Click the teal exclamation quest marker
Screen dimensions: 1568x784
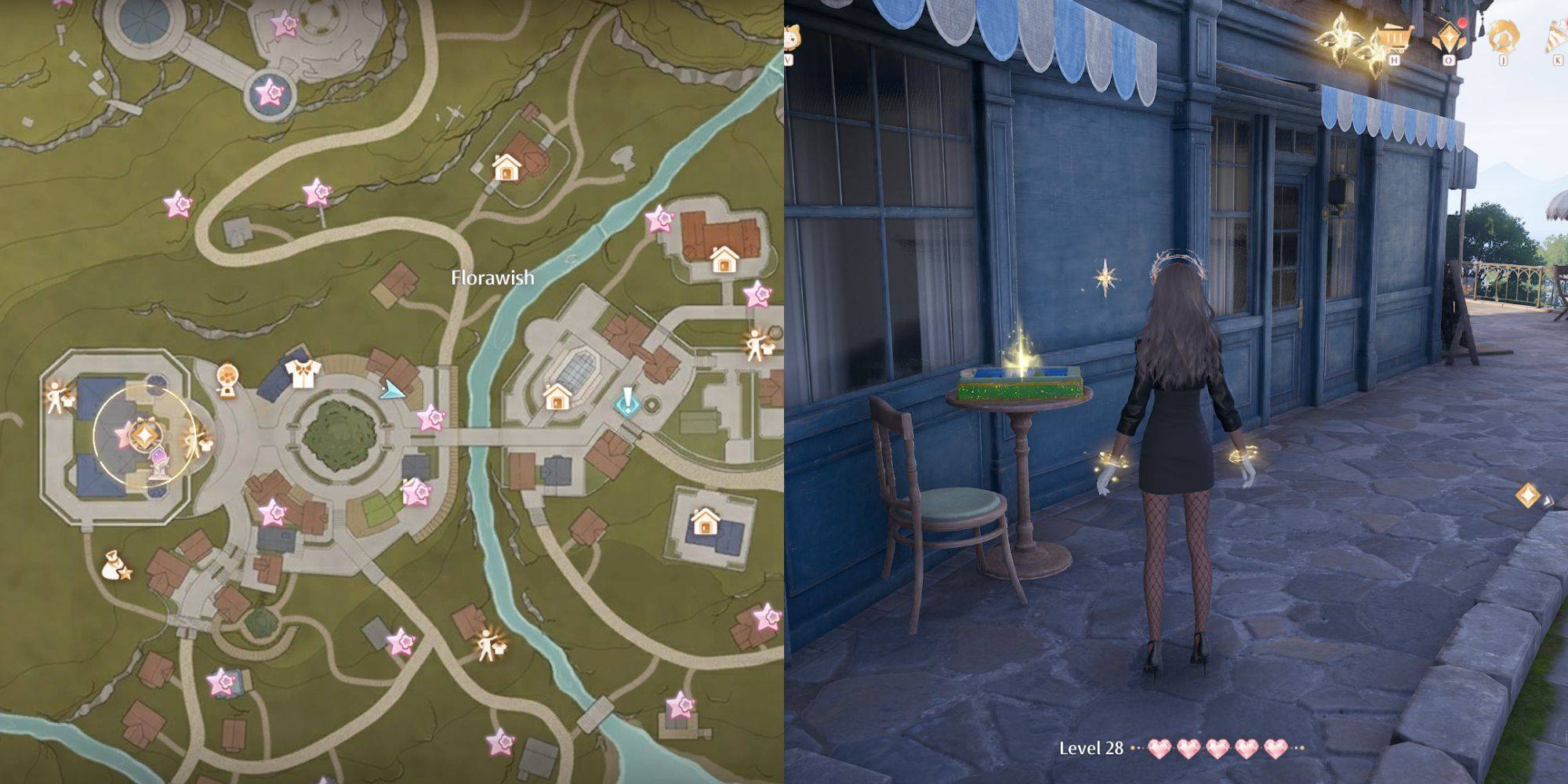pyautogui.click(x=627, y=401)
